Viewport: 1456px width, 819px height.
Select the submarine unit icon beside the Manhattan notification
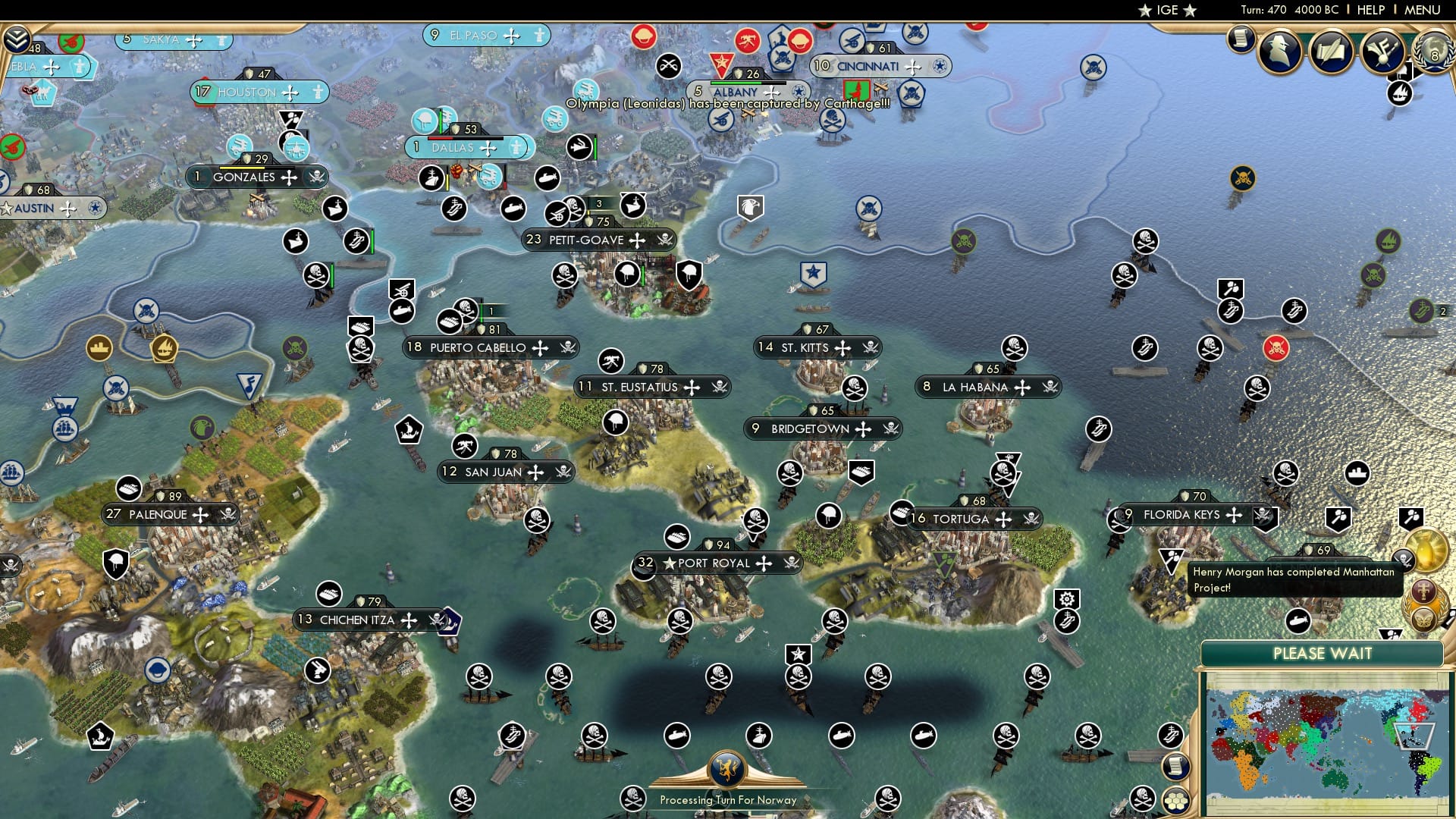tap(1298, 620)
